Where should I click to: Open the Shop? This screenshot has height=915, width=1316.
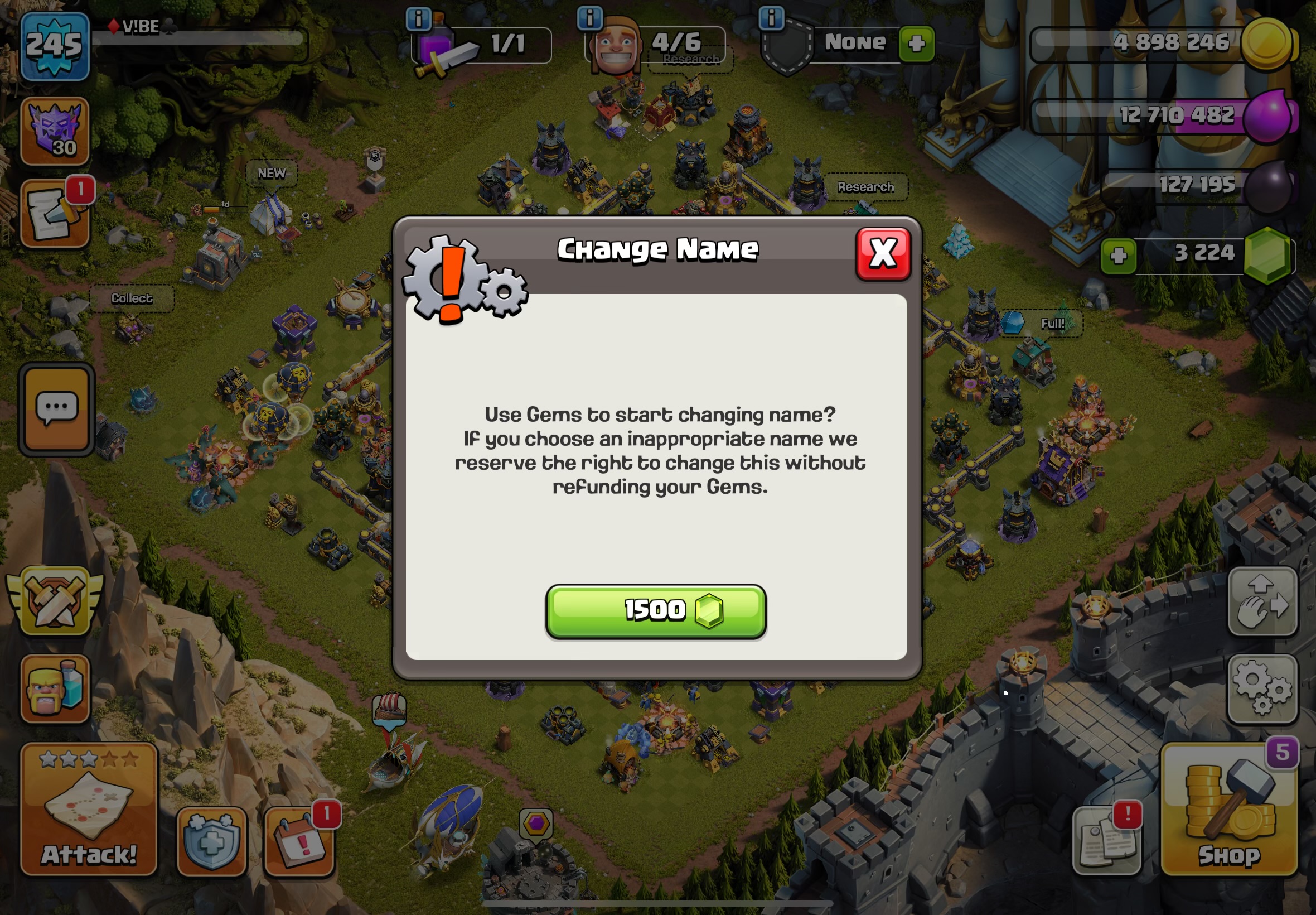(1229, 810)
